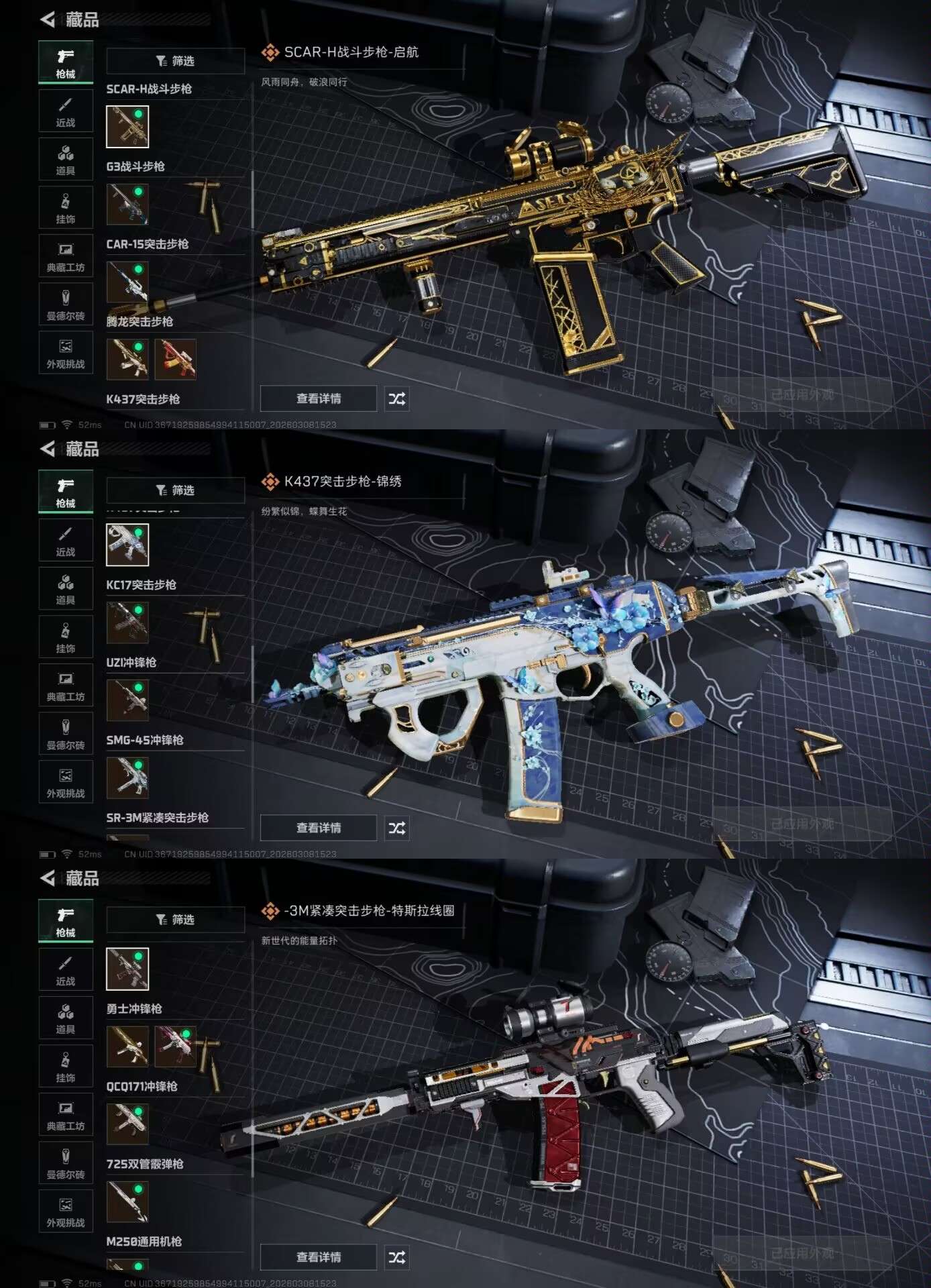Select the SCAR-H battle rifle skin thumbnail
The width and height of the screenshot is (931, 1288).
click(127, 126)
